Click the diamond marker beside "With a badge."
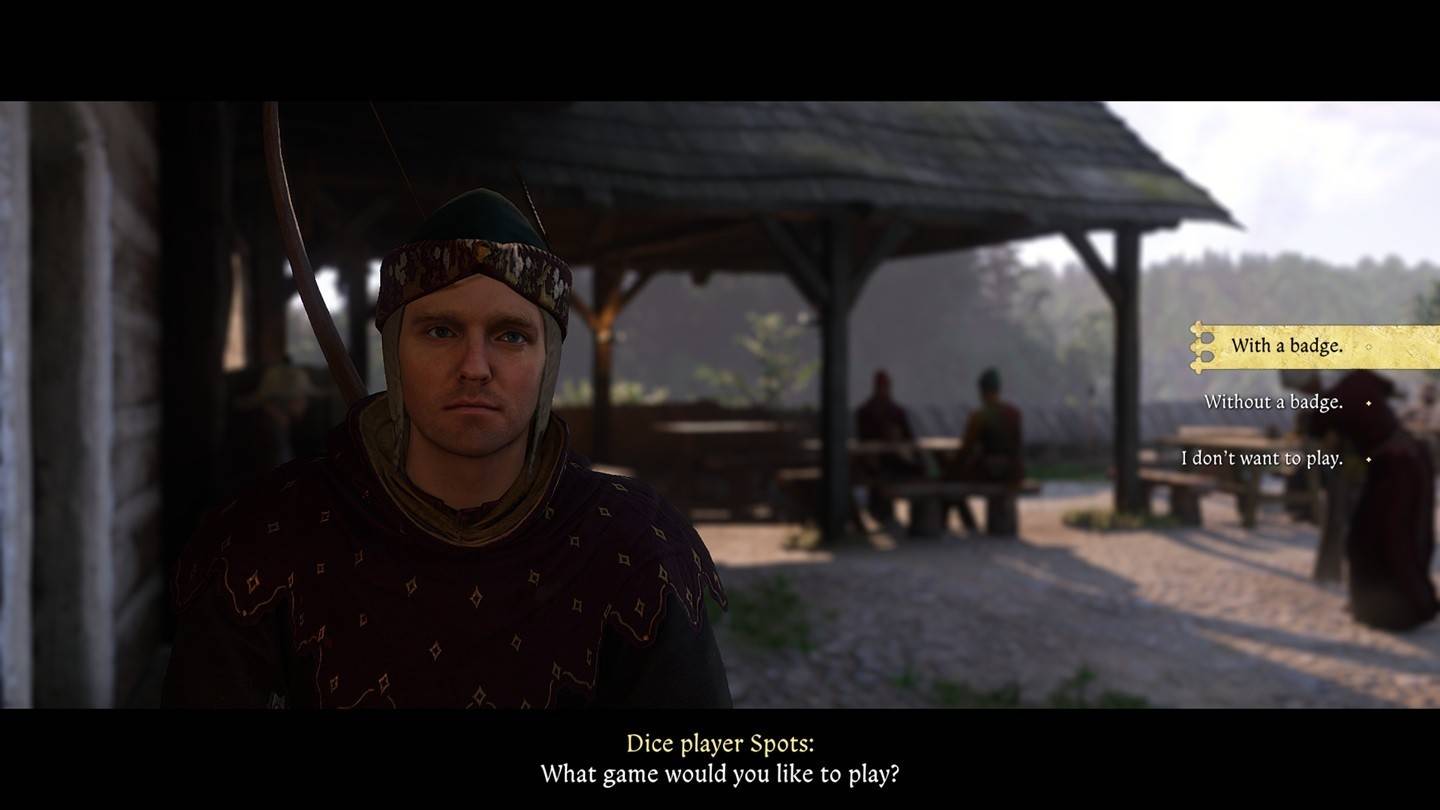 [1369, 345]
